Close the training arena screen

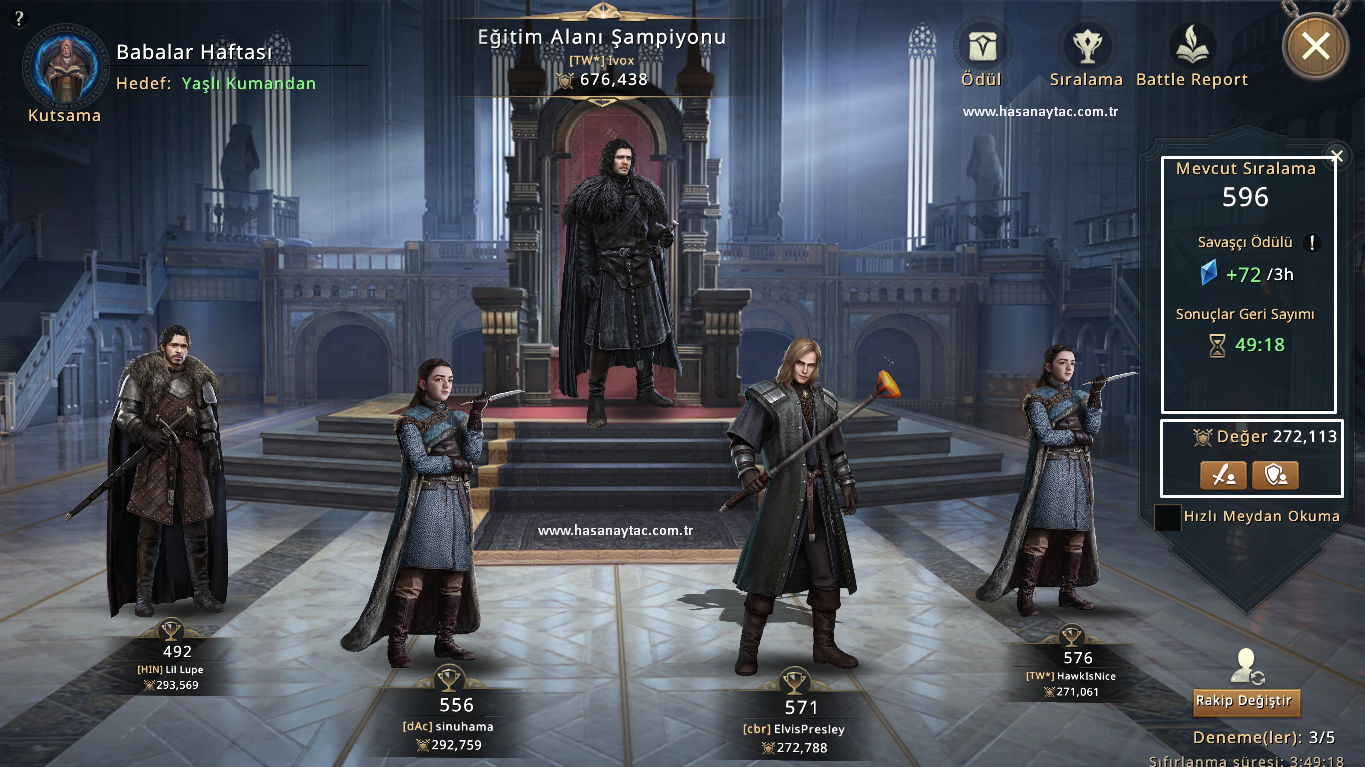pyautogui.click(x=1315, y=46)
